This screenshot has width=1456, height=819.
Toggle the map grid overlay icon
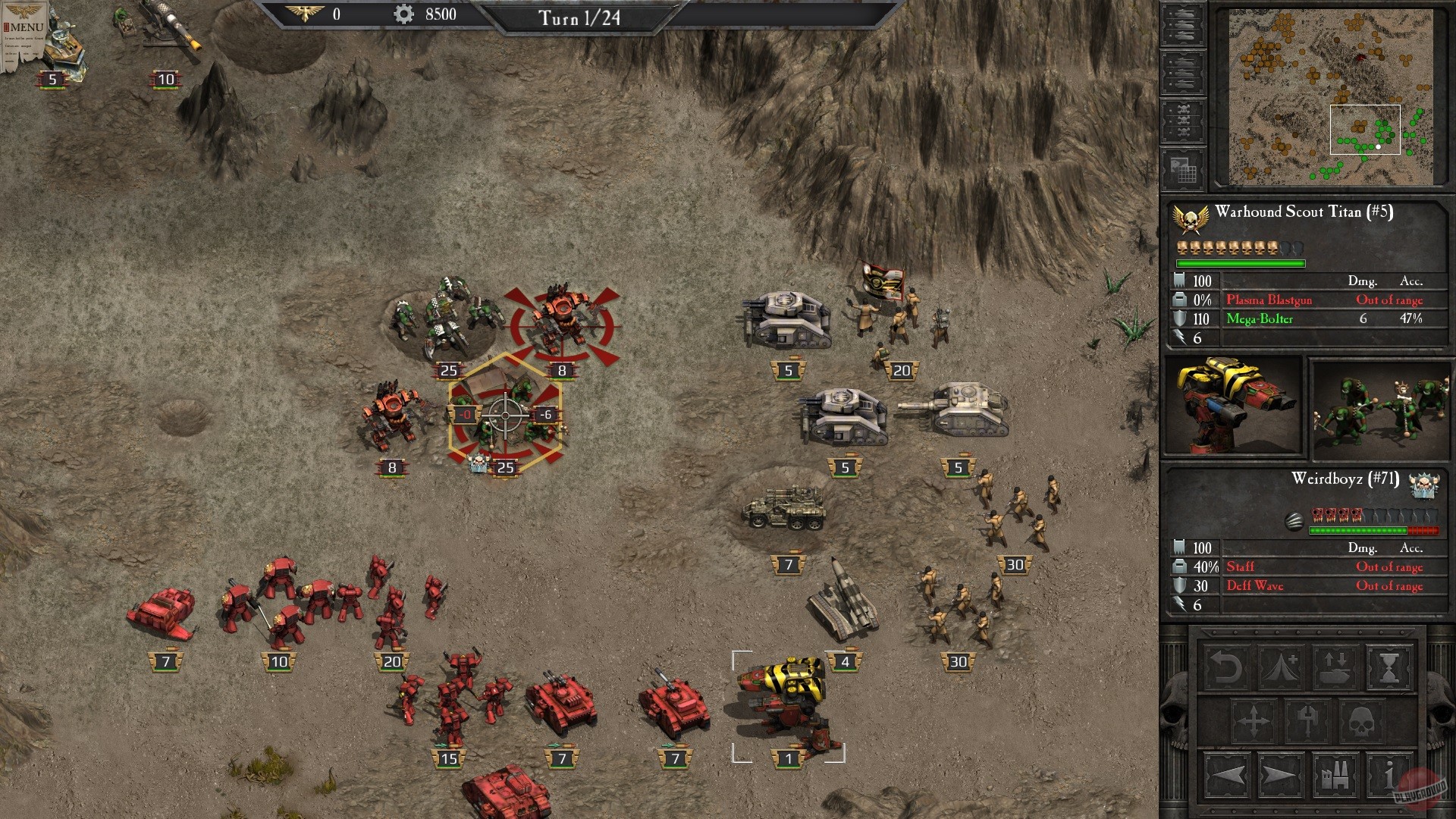[1184, 170]
